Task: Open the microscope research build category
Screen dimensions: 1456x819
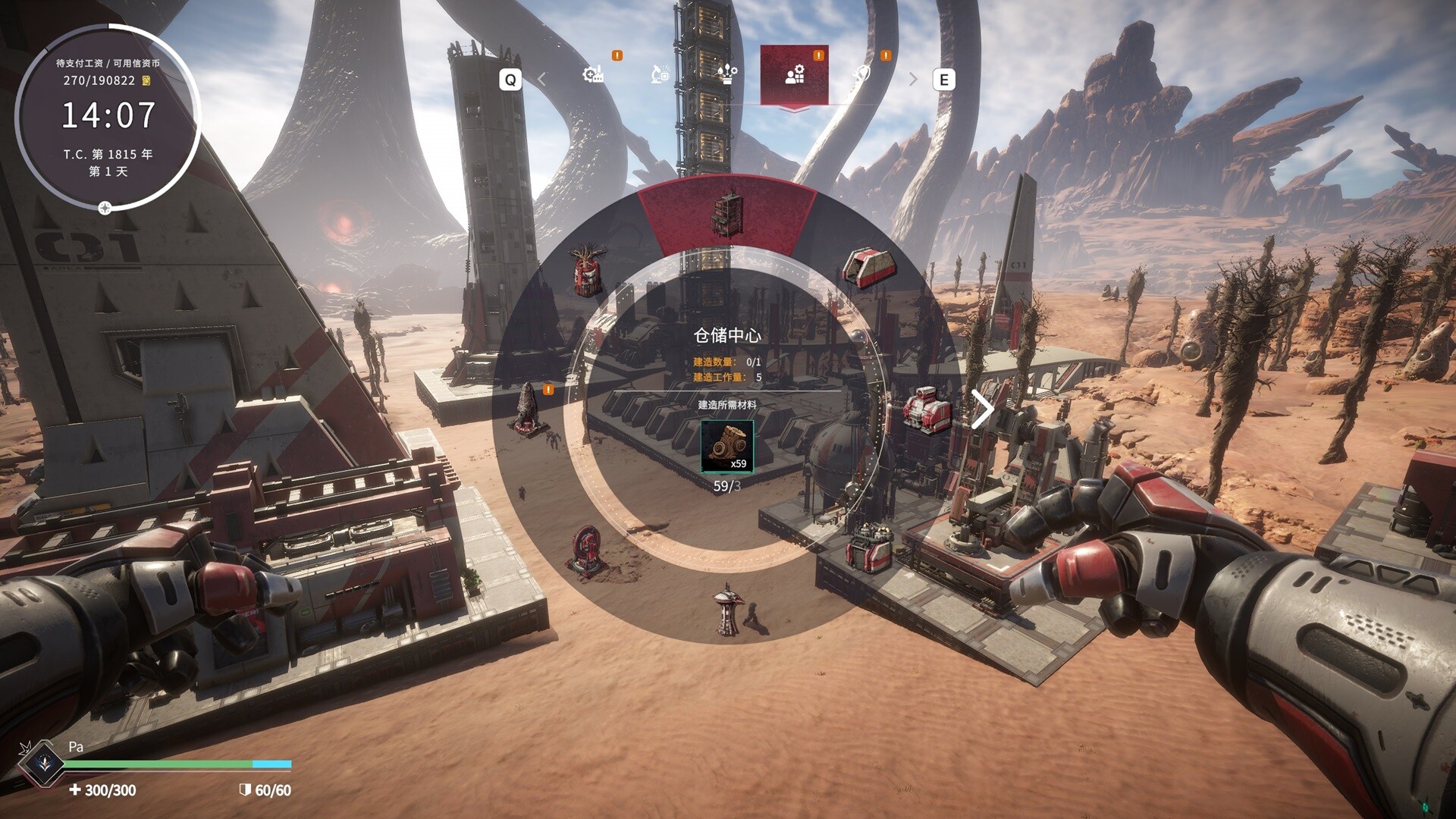Action: tap(661, 74)
